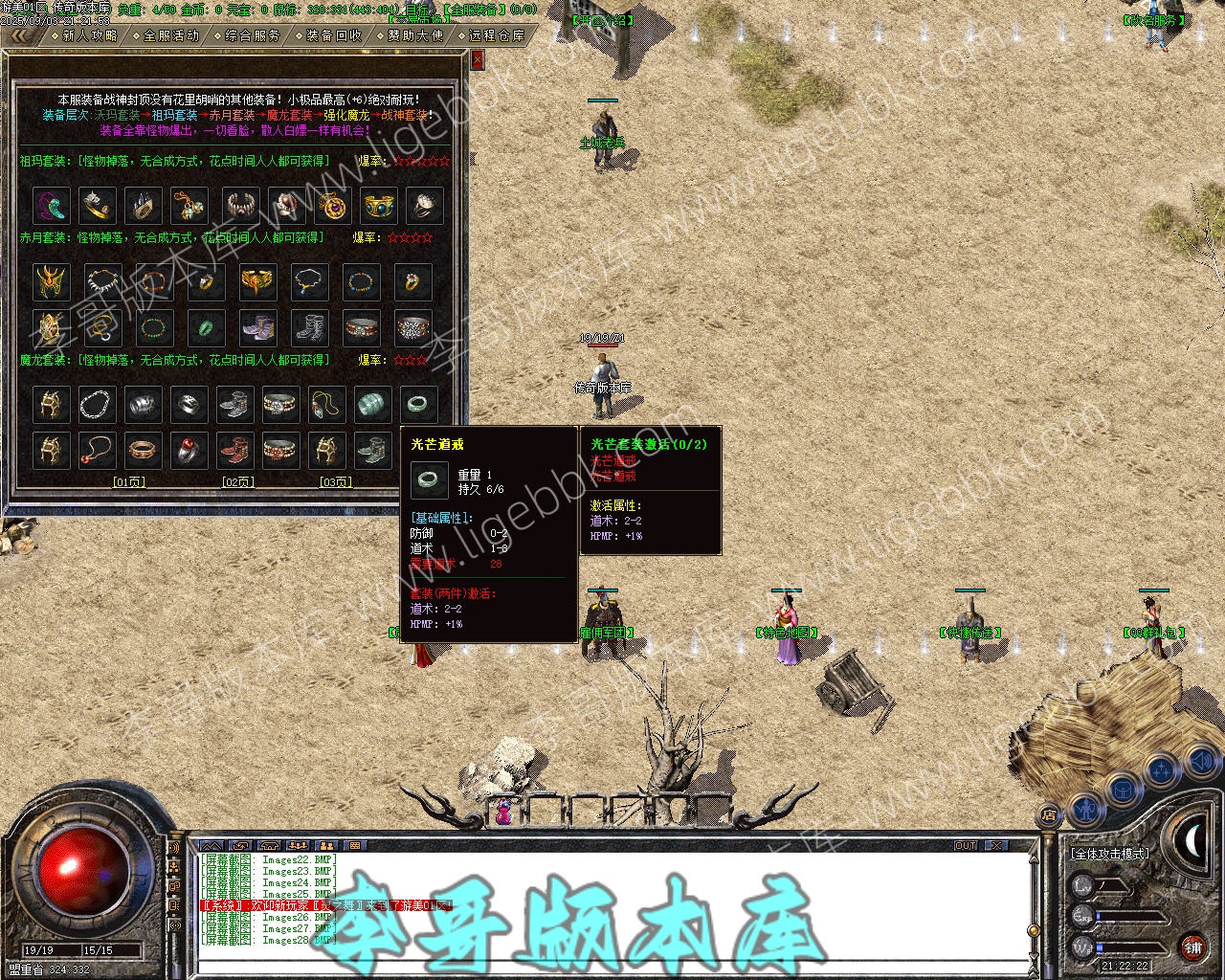Click the red 铺 stall button
Screen dimensions: 1225x980
click(x=1192, y=947)
